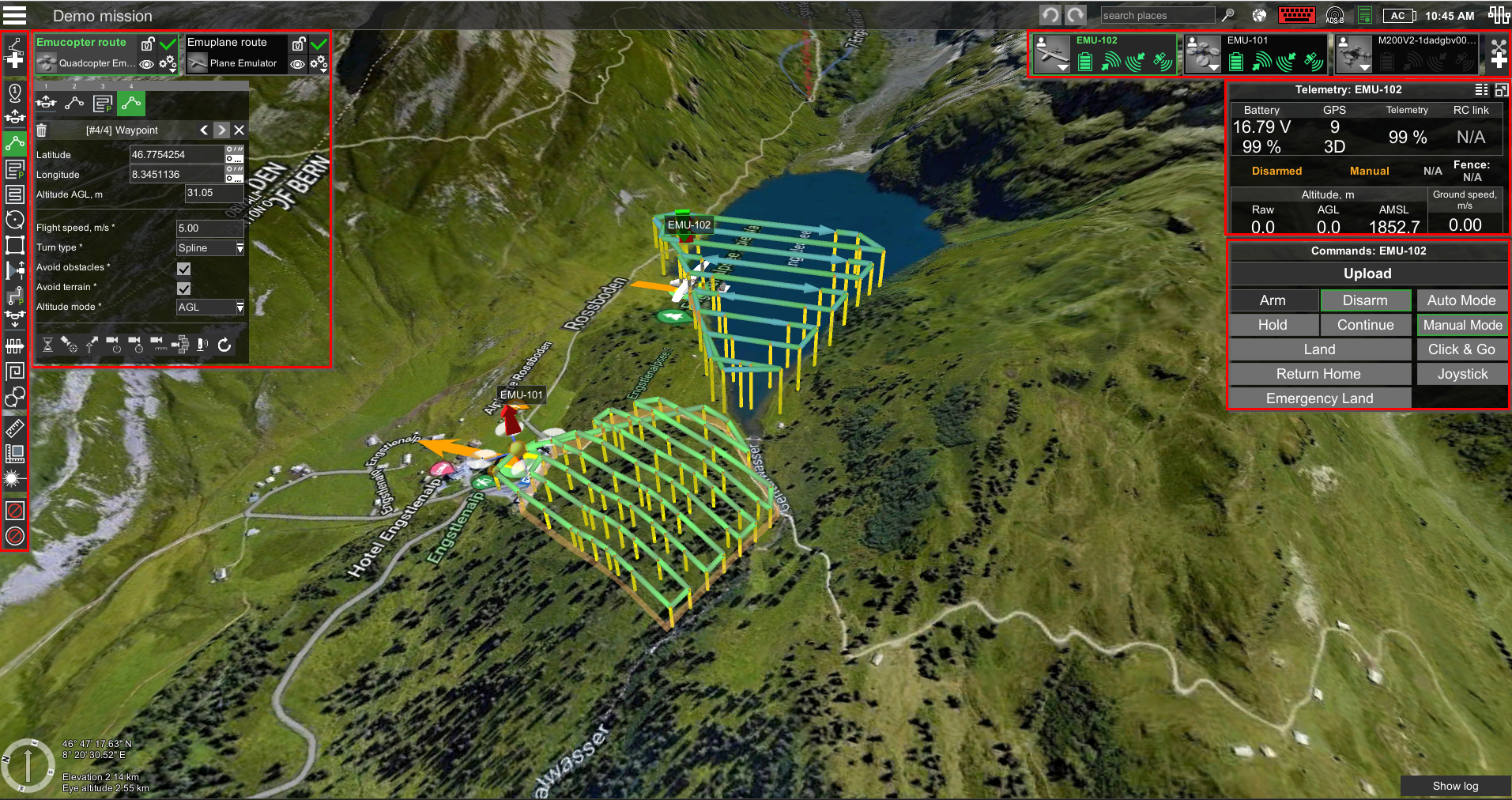
Task: Open the Turn type dropdown
Action: (210, 248)
